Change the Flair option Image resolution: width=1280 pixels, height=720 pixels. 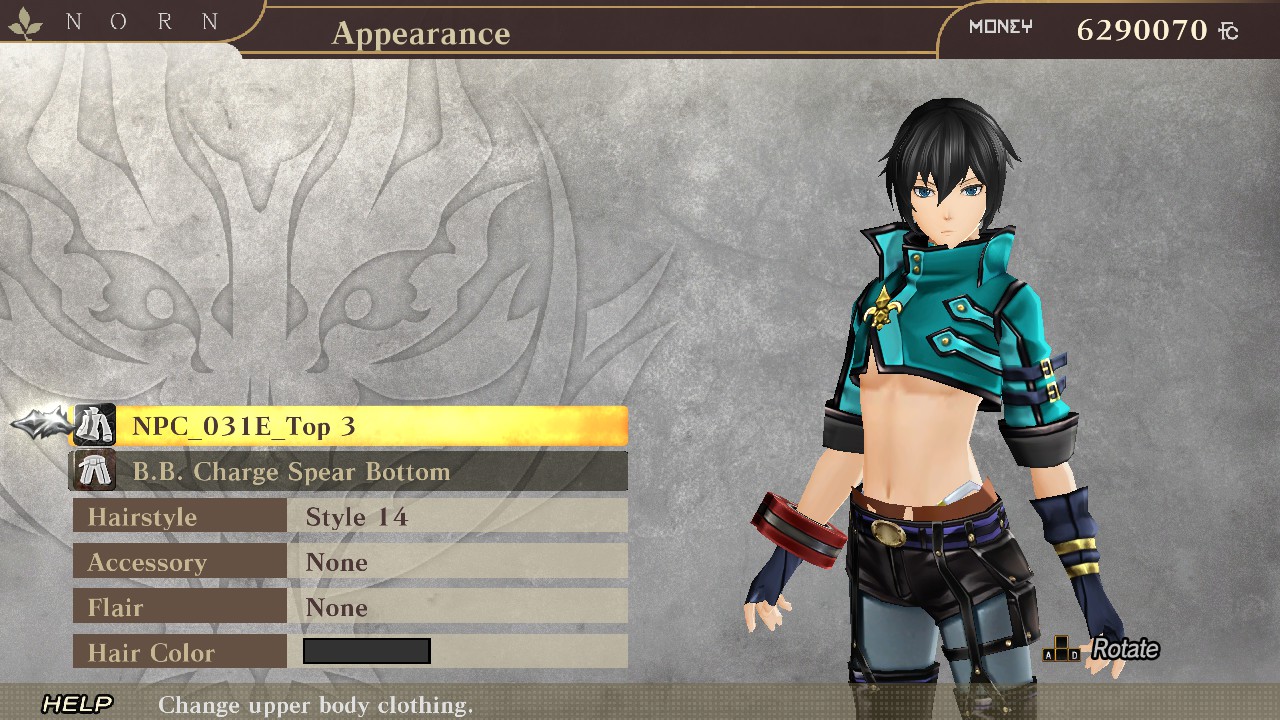click(350, 607)
